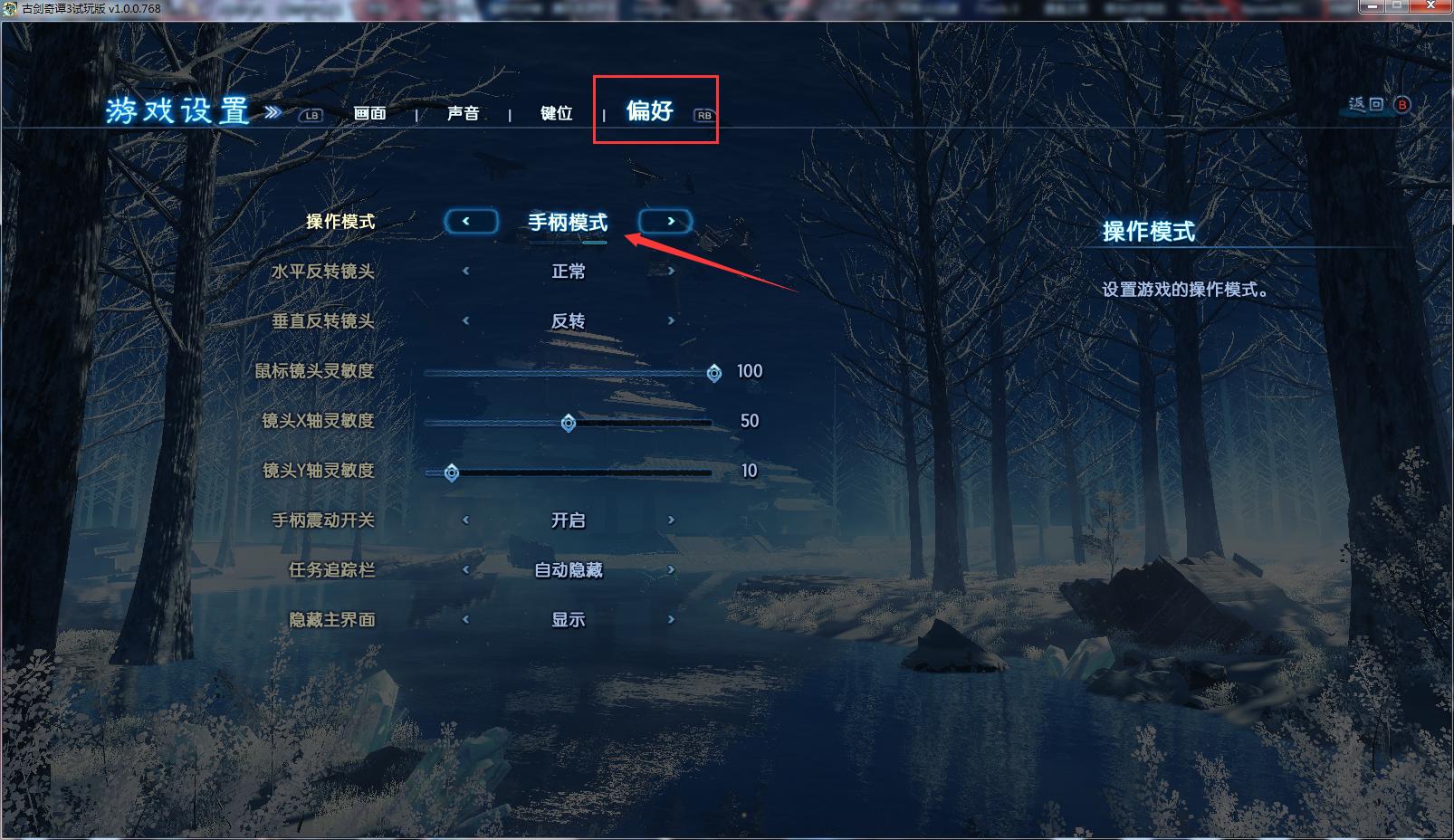Change 水平反转镜头 with its right arrow
The image size is (1454, 840).
click(670, 271)
